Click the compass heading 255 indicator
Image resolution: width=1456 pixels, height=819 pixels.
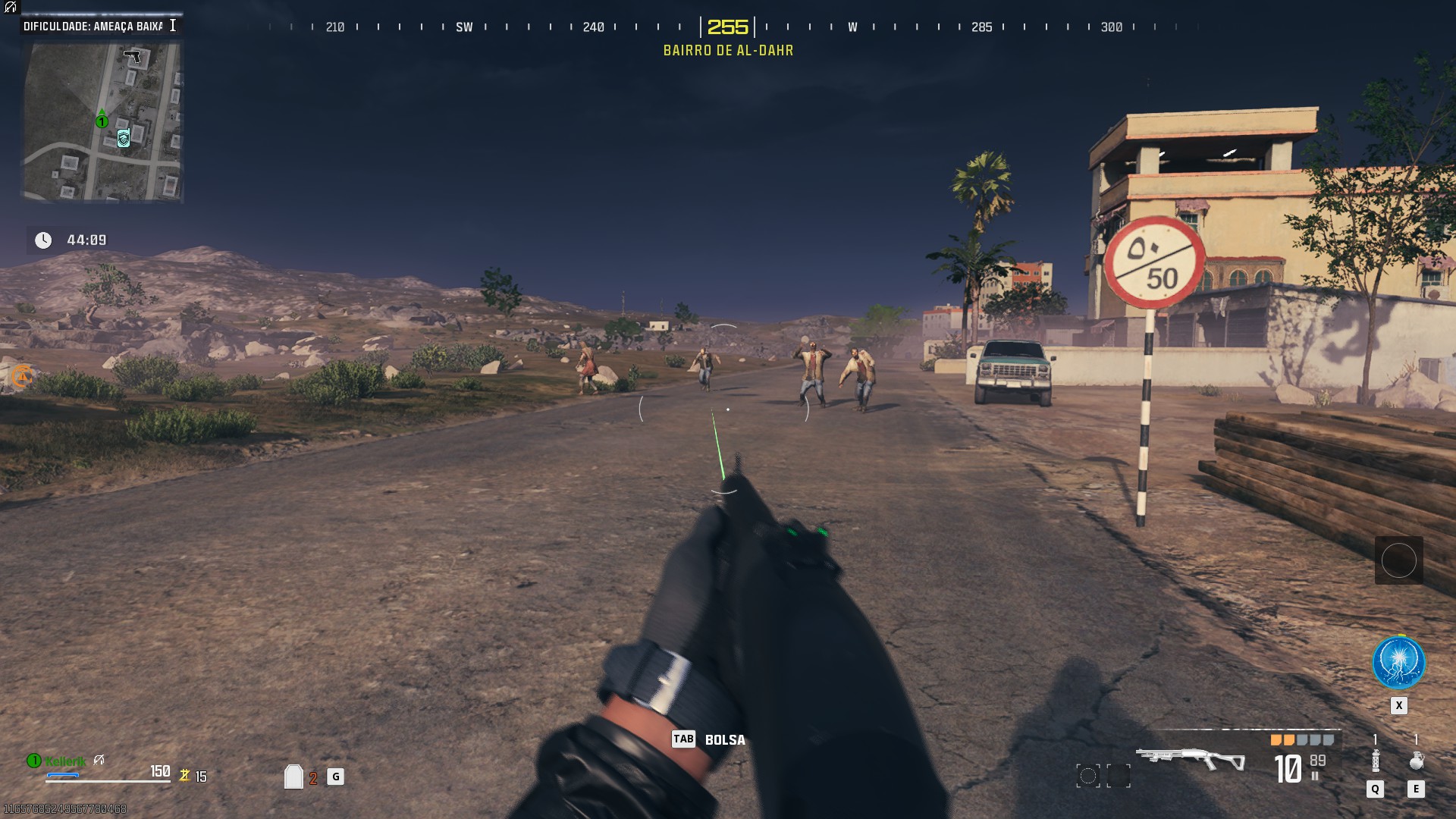pos(727,27)
